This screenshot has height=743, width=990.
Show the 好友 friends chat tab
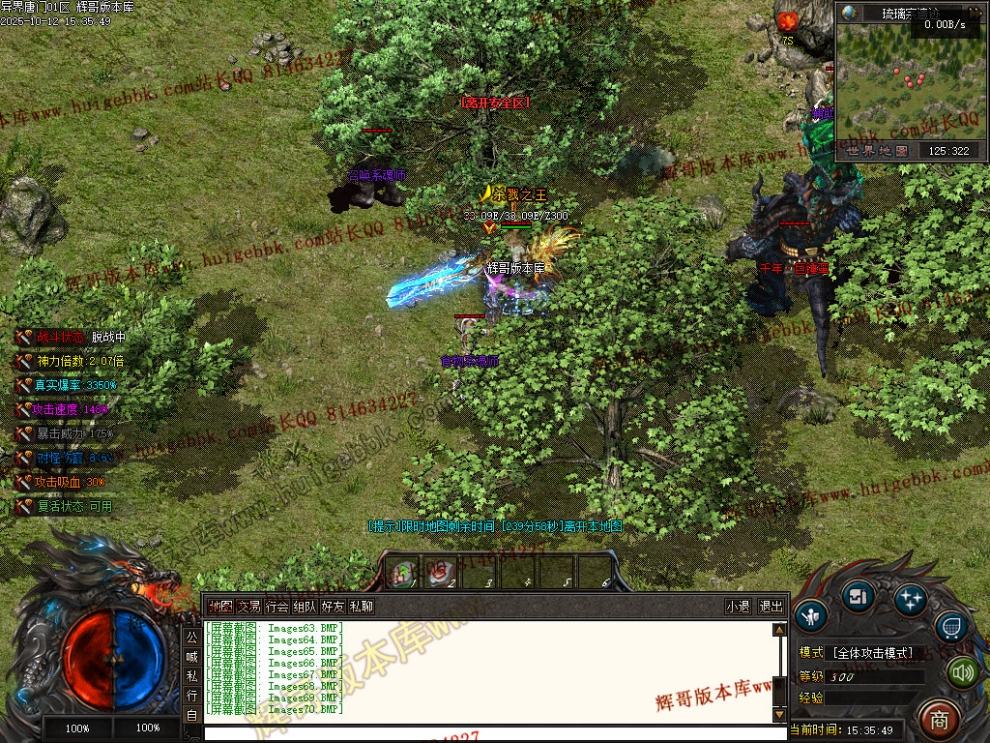pos(333,606)
